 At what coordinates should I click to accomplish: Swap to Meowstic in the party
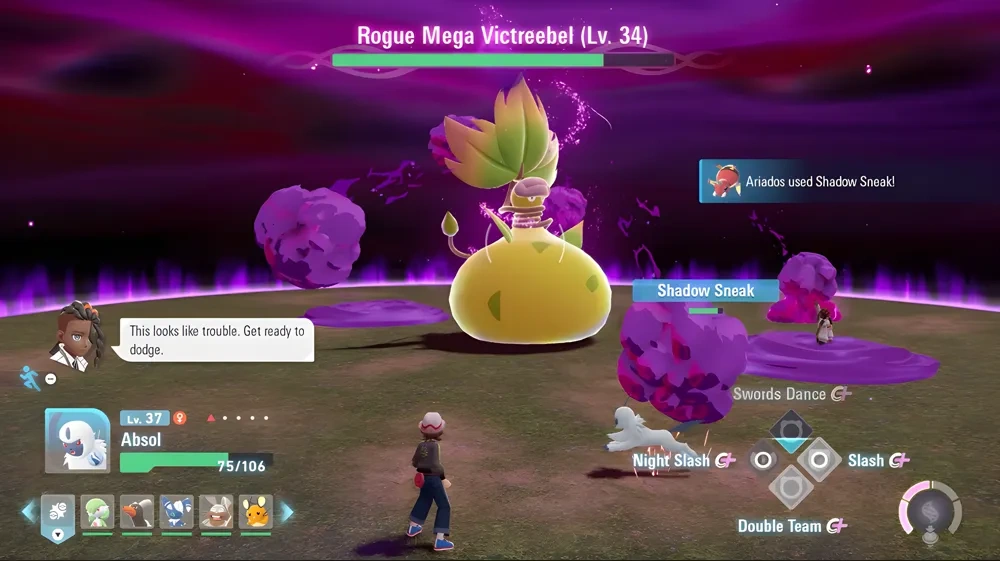pos(177,512)
